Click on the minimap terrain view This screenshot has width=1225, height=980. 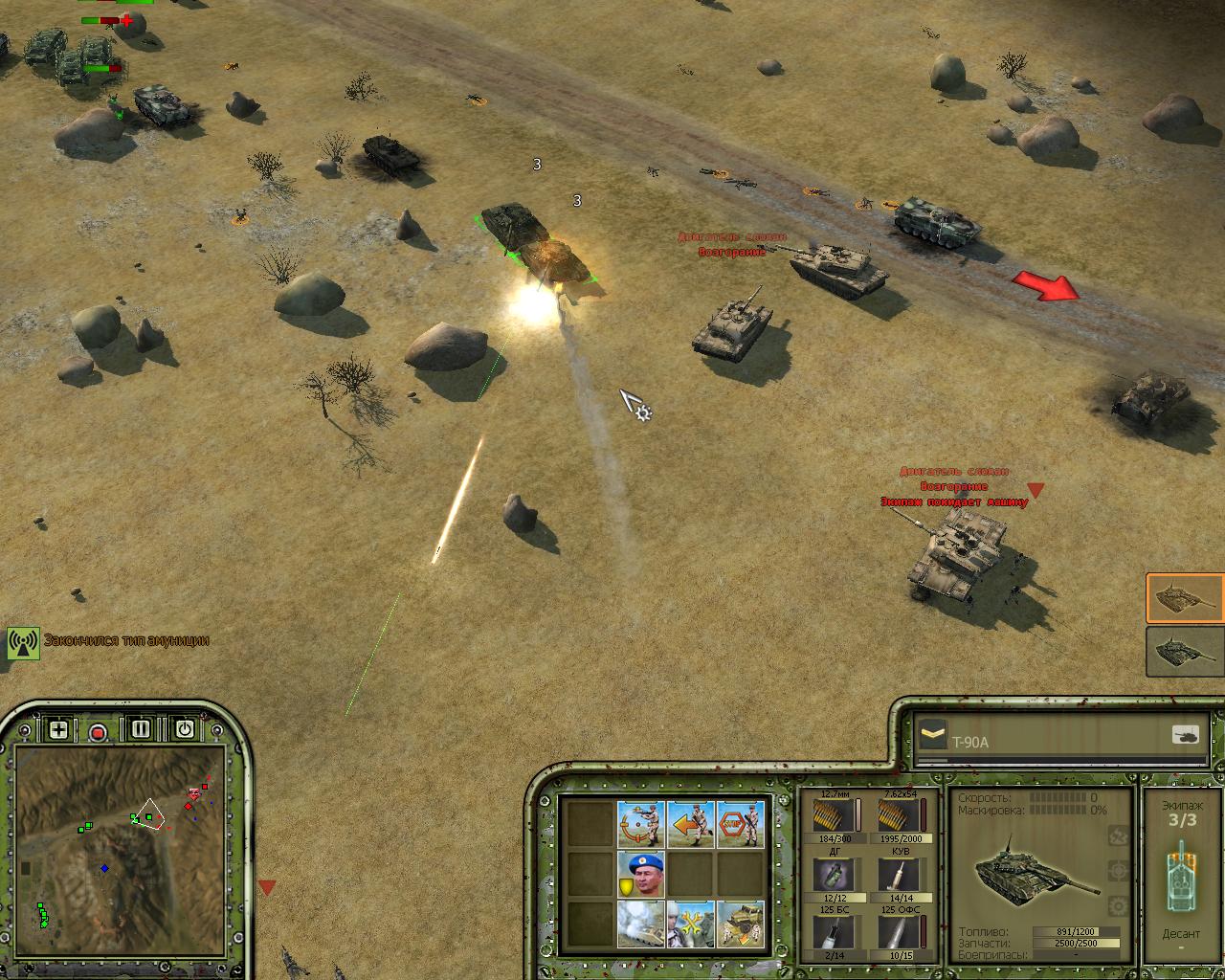pos(120,852)
